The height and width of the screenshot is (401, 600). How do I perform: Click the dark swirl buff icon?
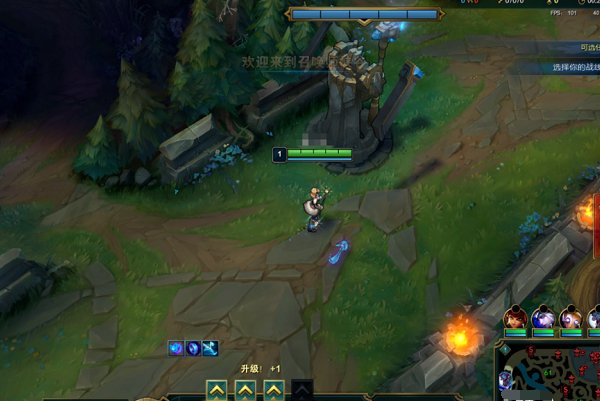coord(193,347)
